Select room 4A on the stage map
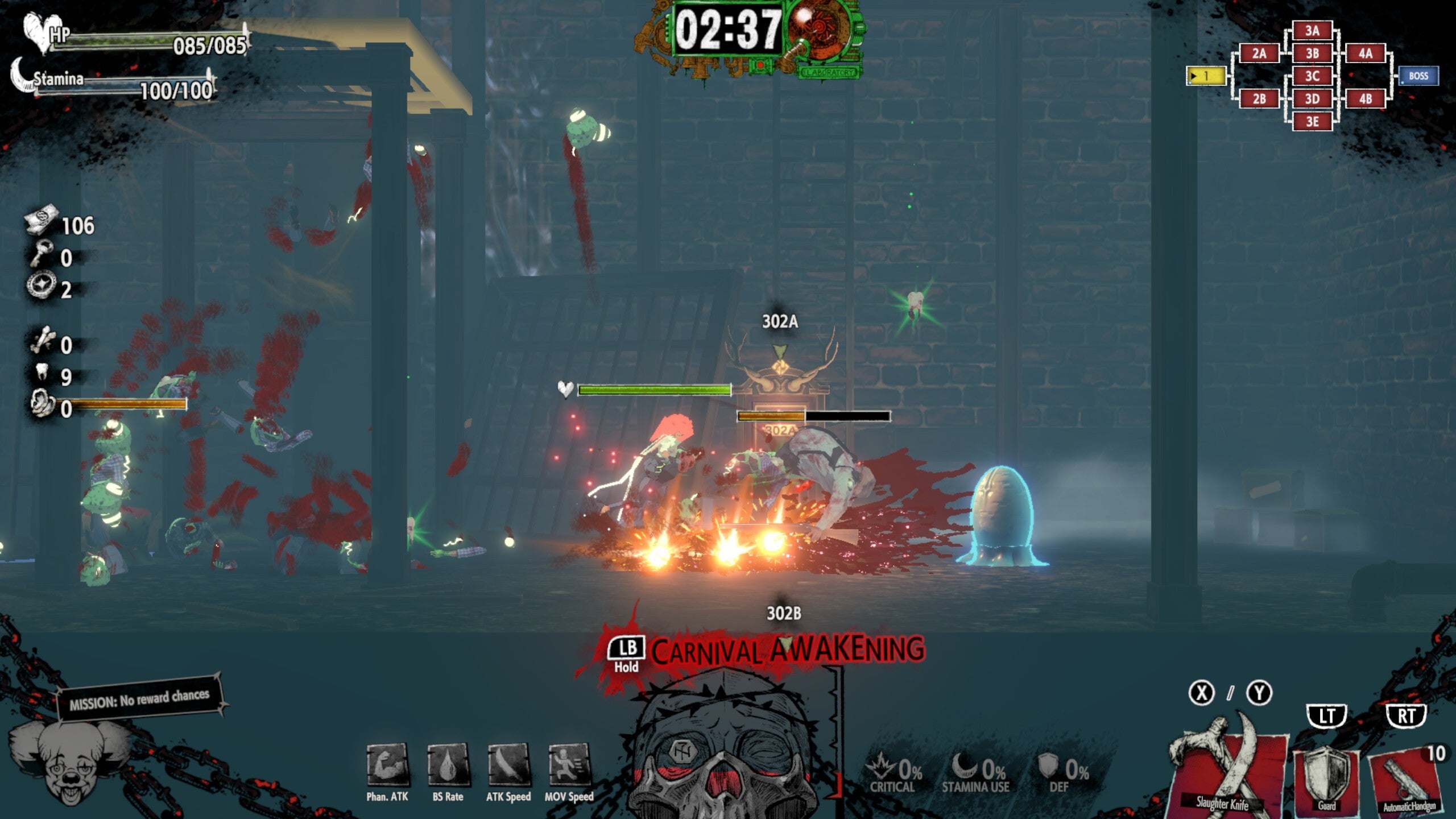 pyautogui.click(x=1365, y=53)
